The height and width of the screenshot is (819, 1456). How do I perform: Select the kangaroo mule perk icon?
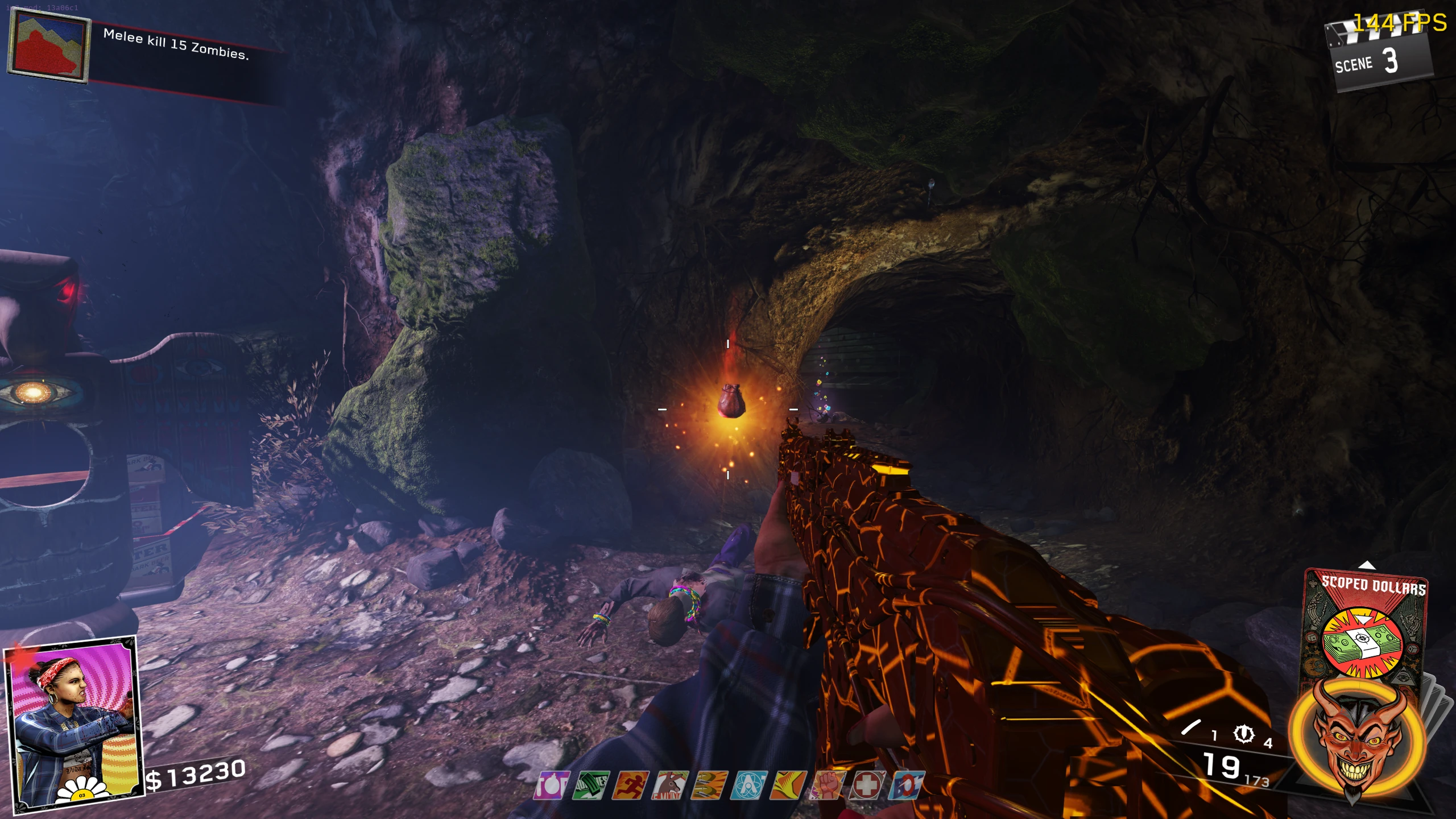point(670,786)
